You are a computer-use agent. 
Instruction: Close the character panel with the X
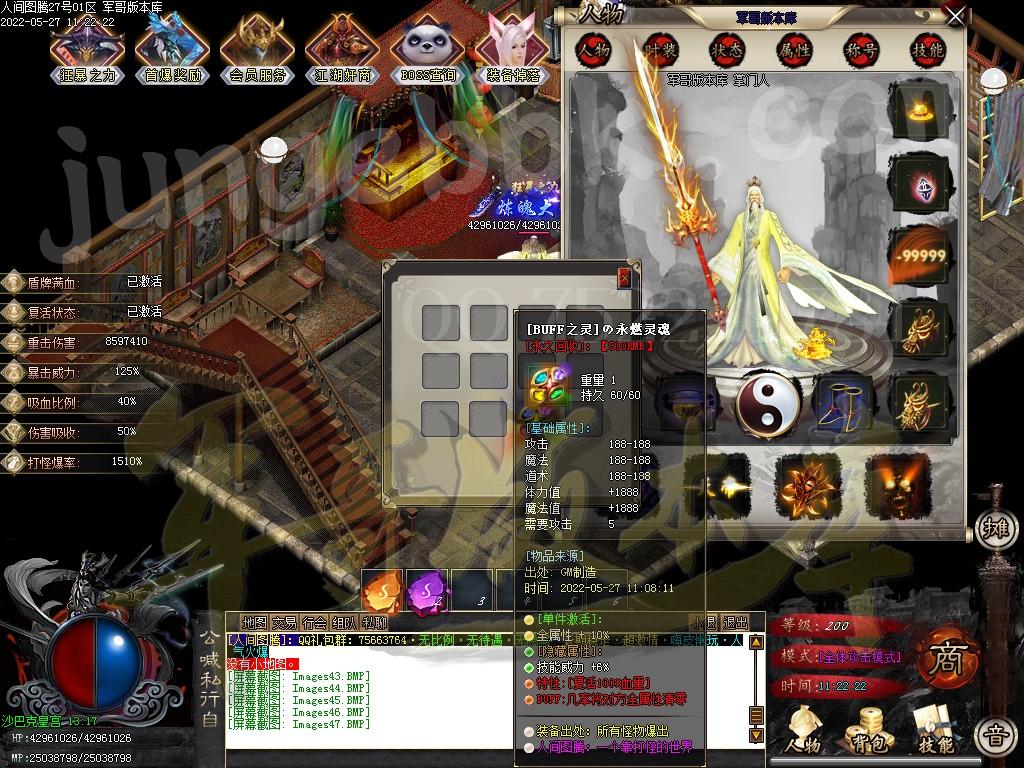pyautogui.click(x=956, y=17)
